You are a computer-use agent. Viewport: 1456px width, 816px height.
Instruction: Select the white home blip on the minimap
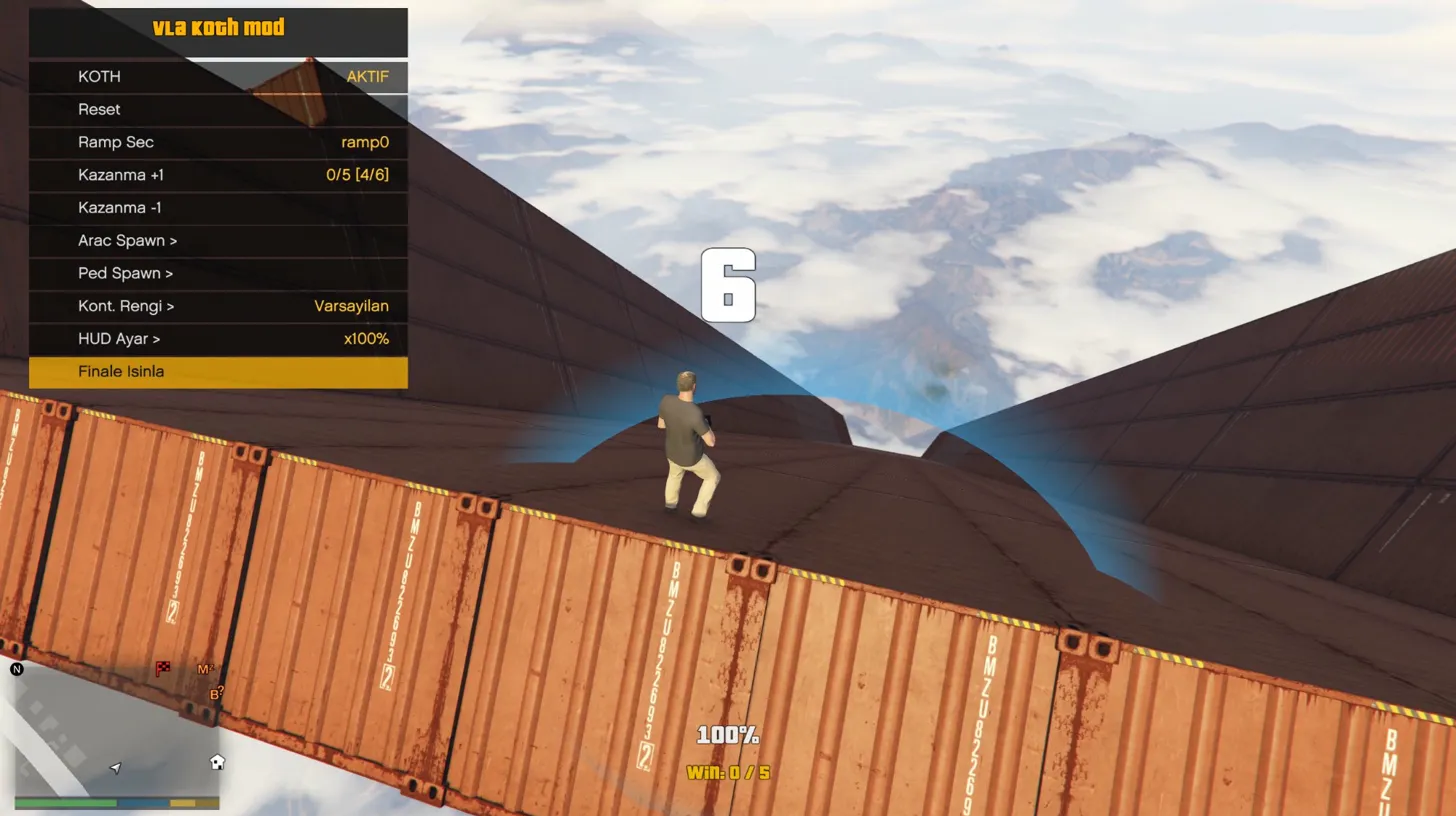tap(216, 762)
